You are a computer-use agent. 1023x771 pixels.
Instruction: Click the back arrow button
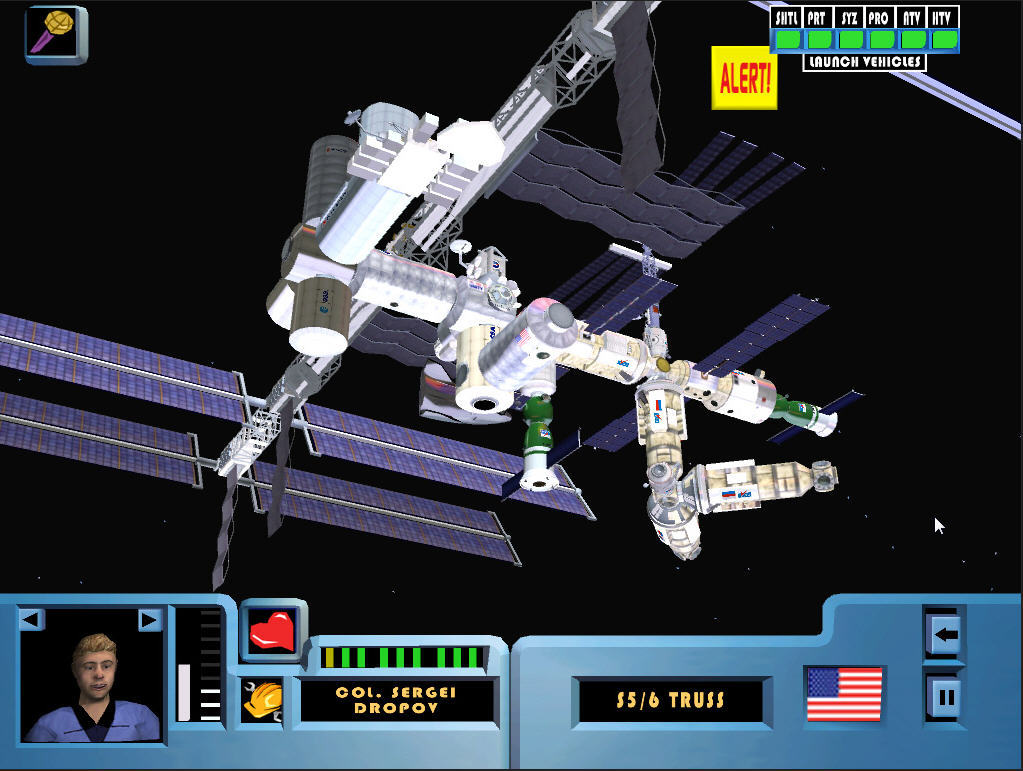coord(945,633)
